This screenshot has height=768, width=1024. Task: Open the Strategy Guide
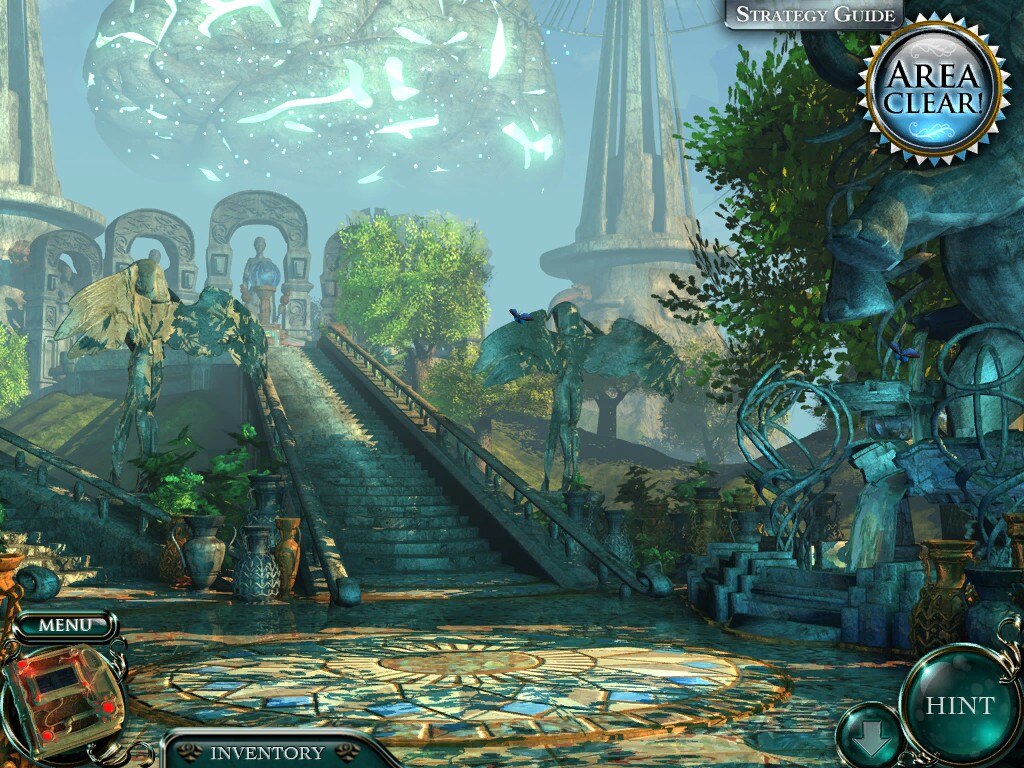click(x=813, y=14)
